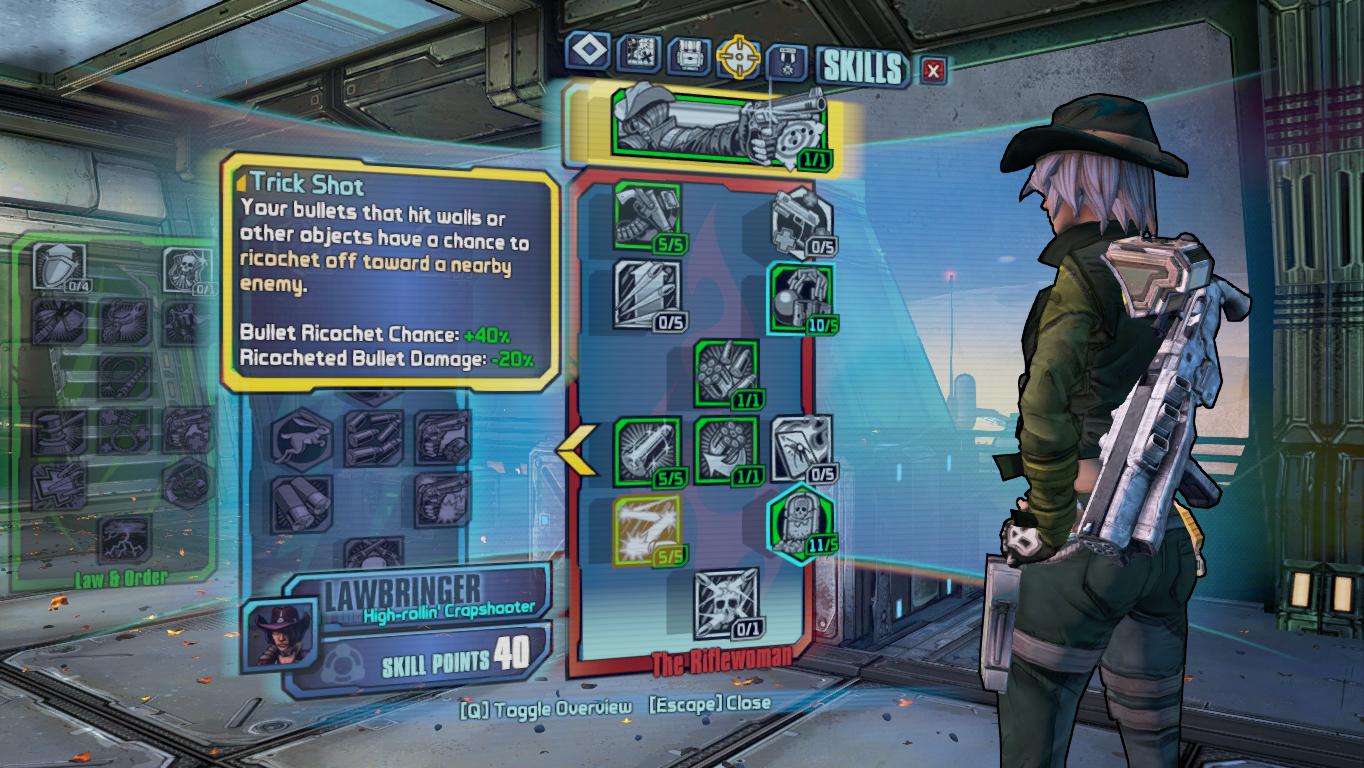Open the medal challenges tab

point(787,61)
